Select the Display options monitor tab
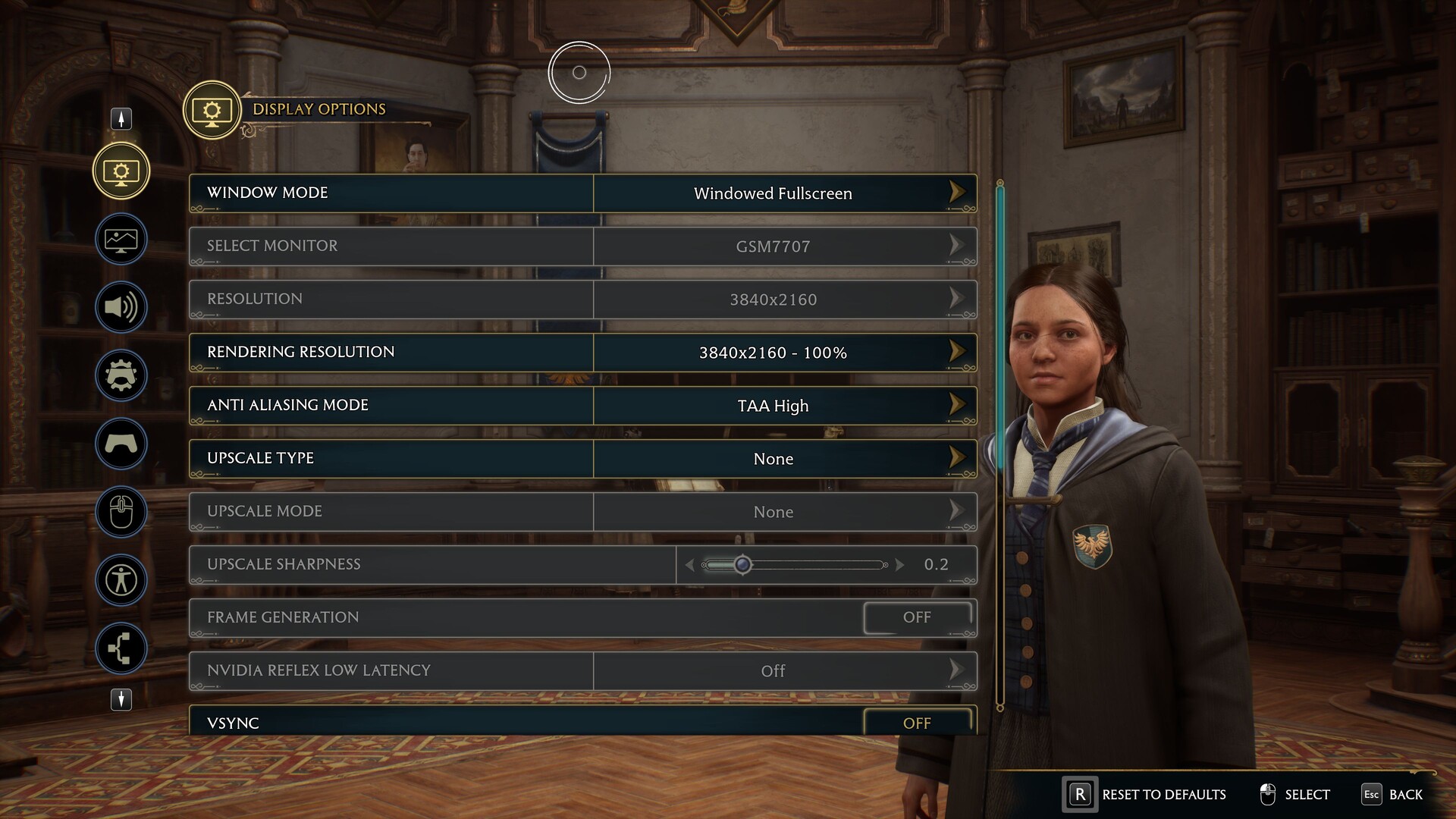 [x=121, y=171]
